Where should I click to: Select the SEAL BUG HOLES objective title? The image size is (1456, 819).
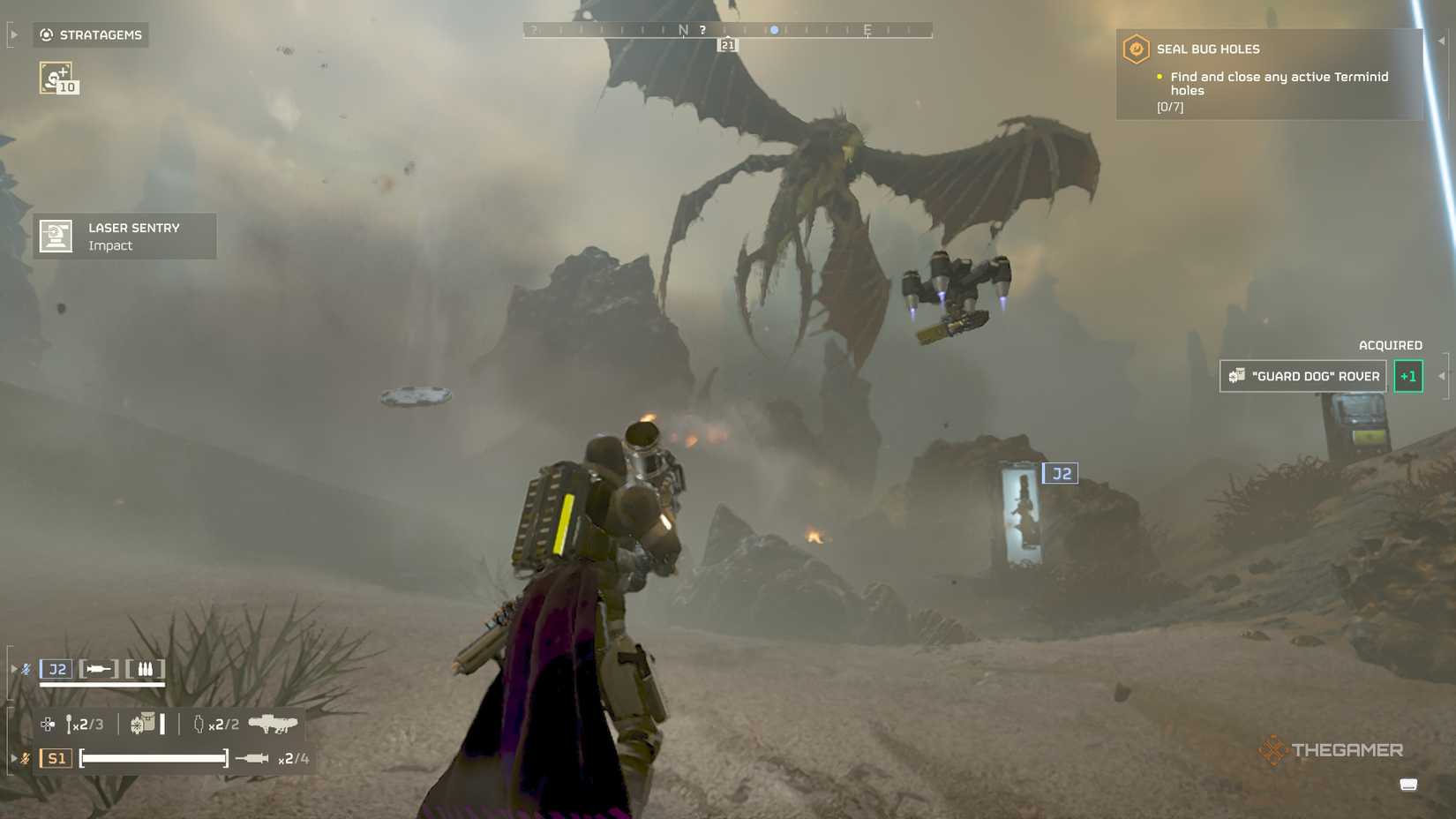1207,49
